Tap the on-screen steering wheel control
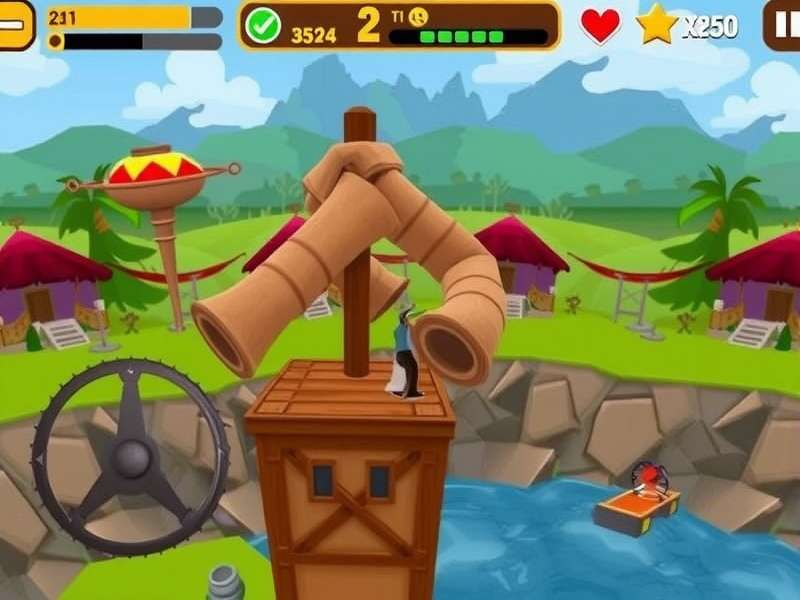The height and width of the screenshot is (600, 800). [x=131, y=457]
